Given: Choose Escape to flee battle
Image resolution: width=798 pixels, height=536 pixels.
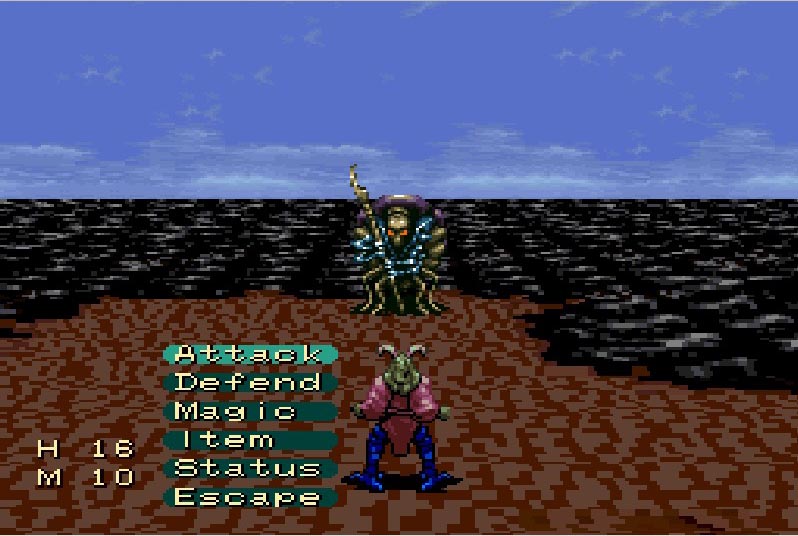Looking at the screenshot, I should [249, 497].
